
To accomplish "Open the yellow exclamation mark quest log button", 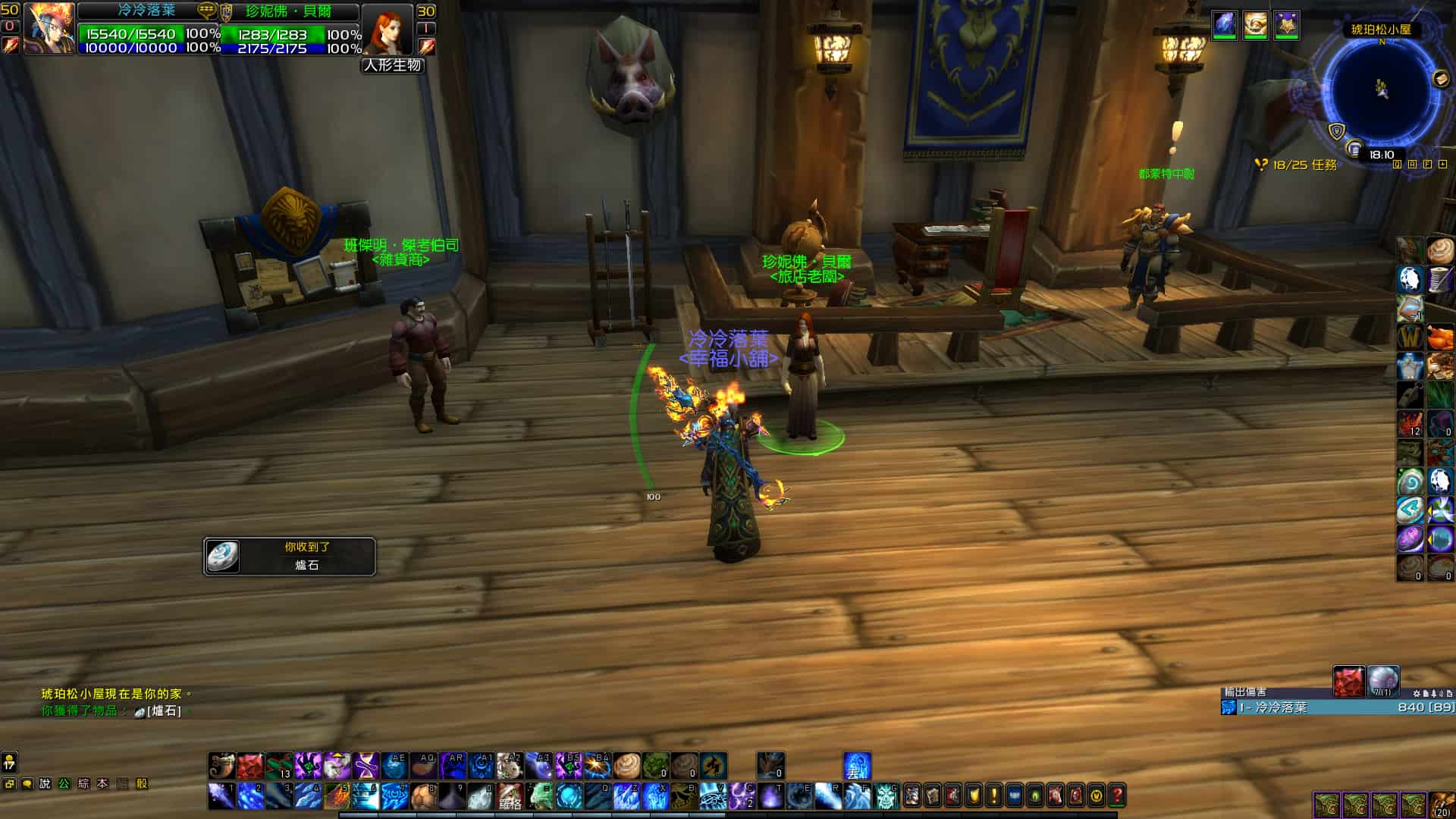I will (993, 795).
